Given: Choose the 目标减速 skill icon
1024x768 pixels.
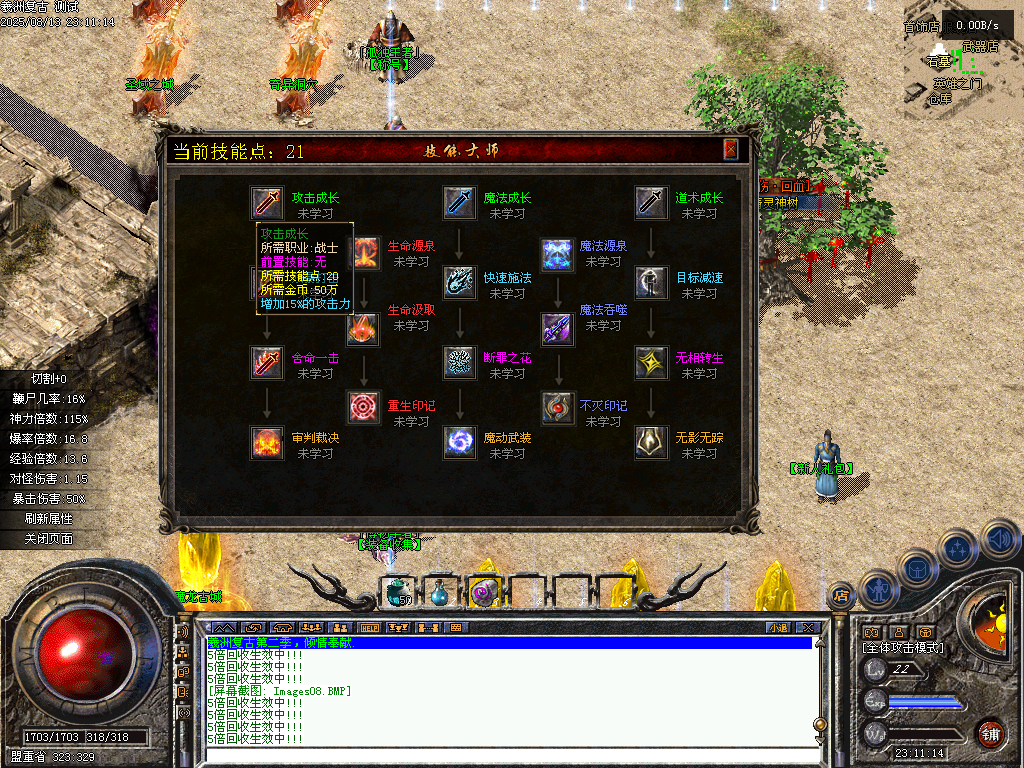Looking at the screenshot, I should (x=651, y=282).
